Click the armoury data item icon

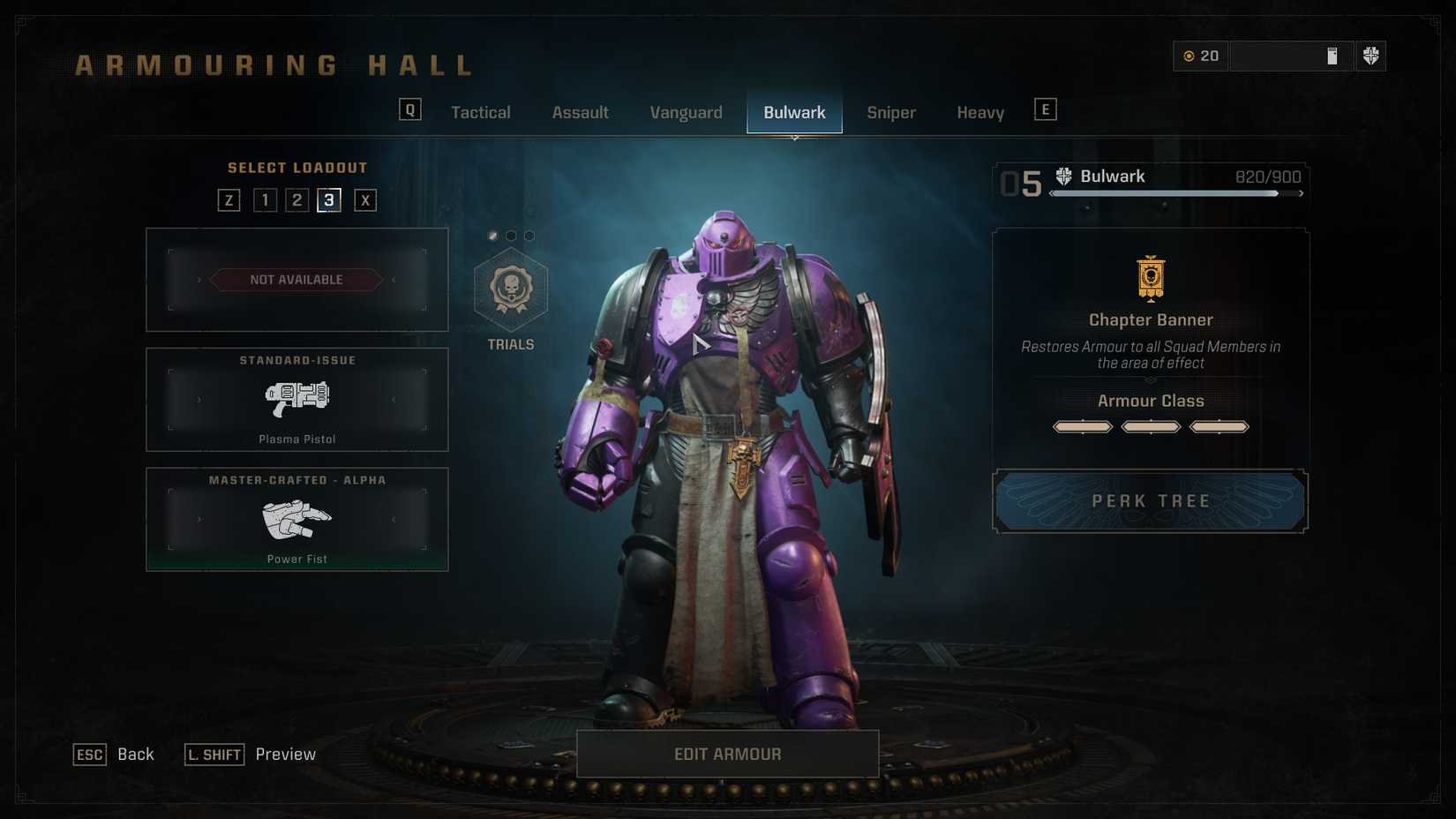click(1332, 56)
